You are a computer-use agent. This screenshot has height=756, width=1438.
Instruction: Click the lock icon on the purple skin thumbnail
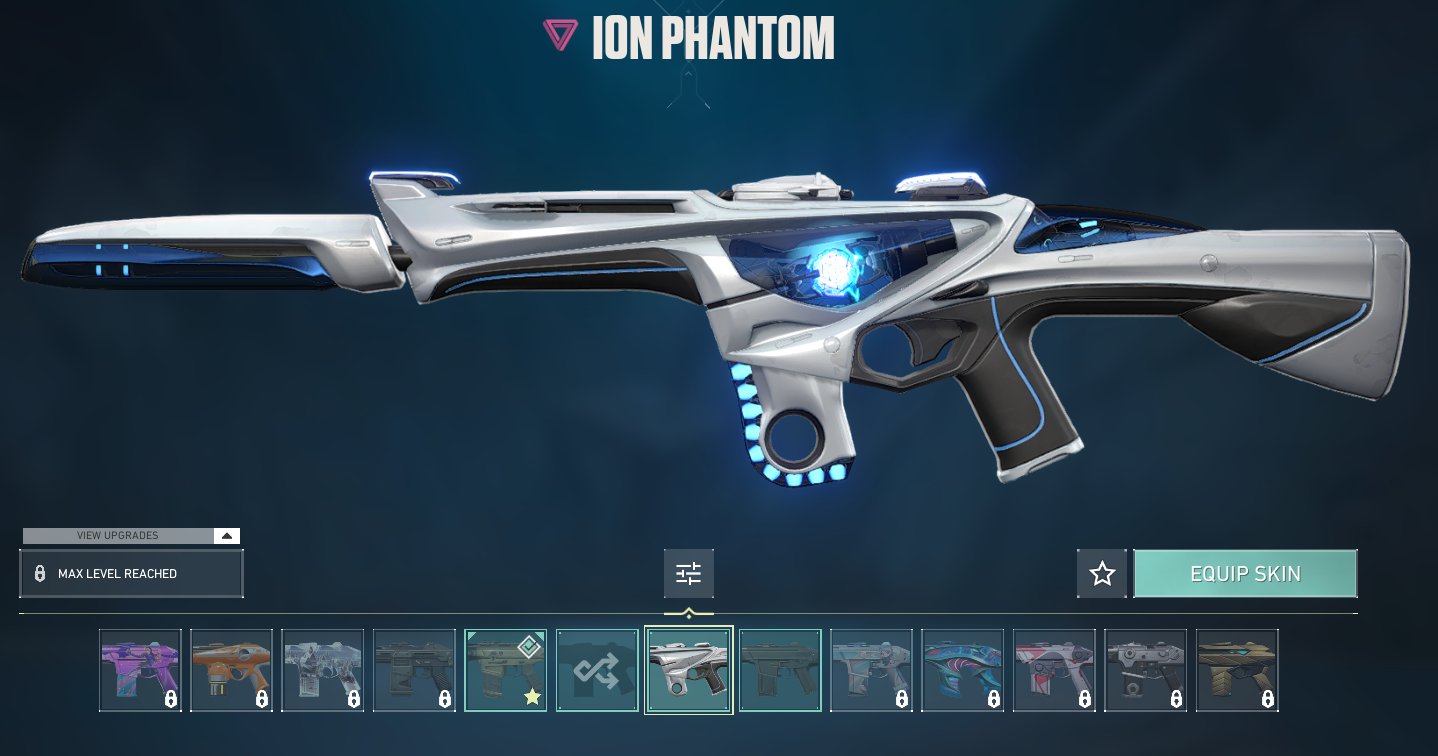[172, 700]
